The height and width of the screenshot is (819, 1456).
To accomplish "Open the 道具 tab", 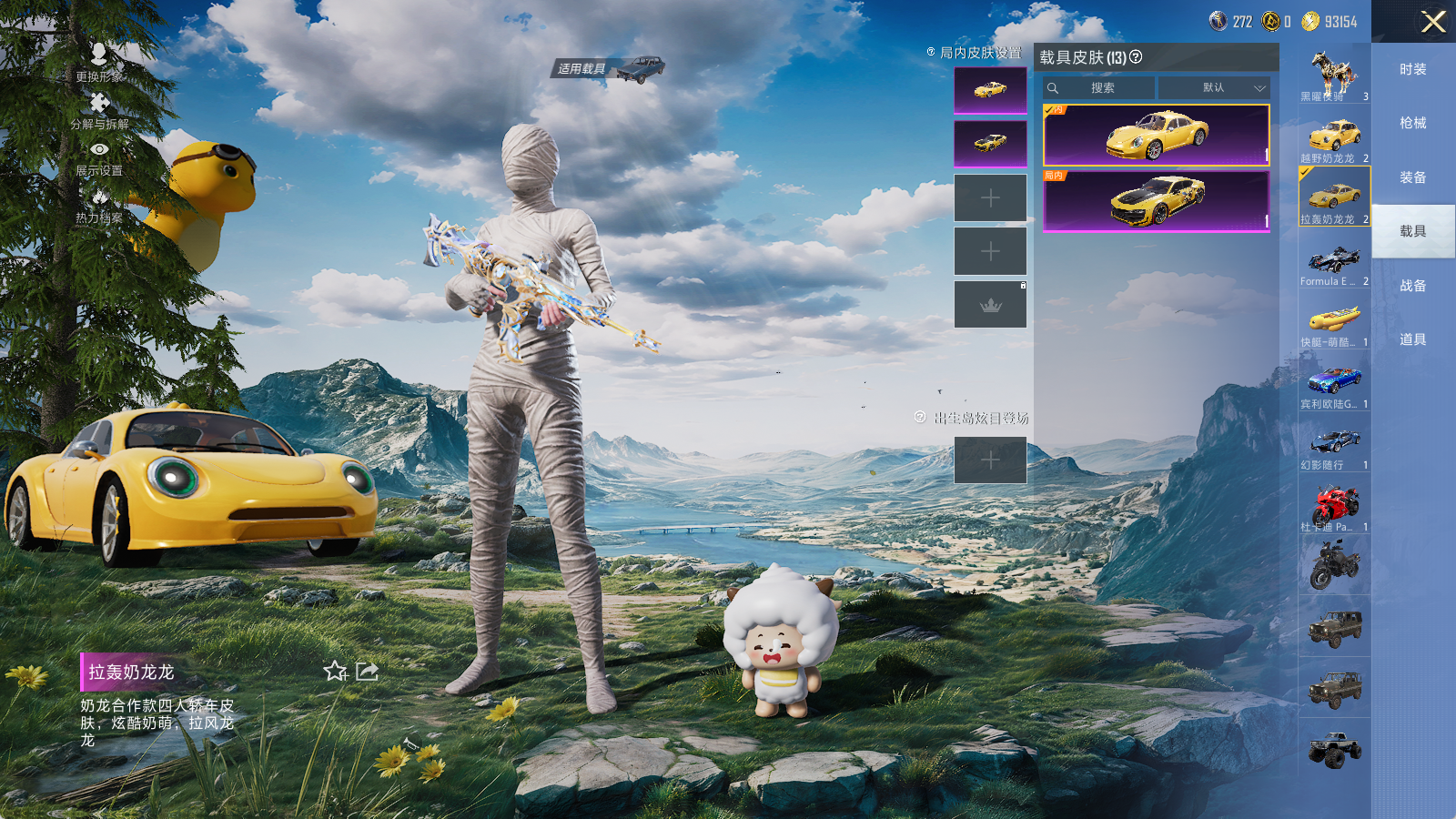I will point(1412,339).
